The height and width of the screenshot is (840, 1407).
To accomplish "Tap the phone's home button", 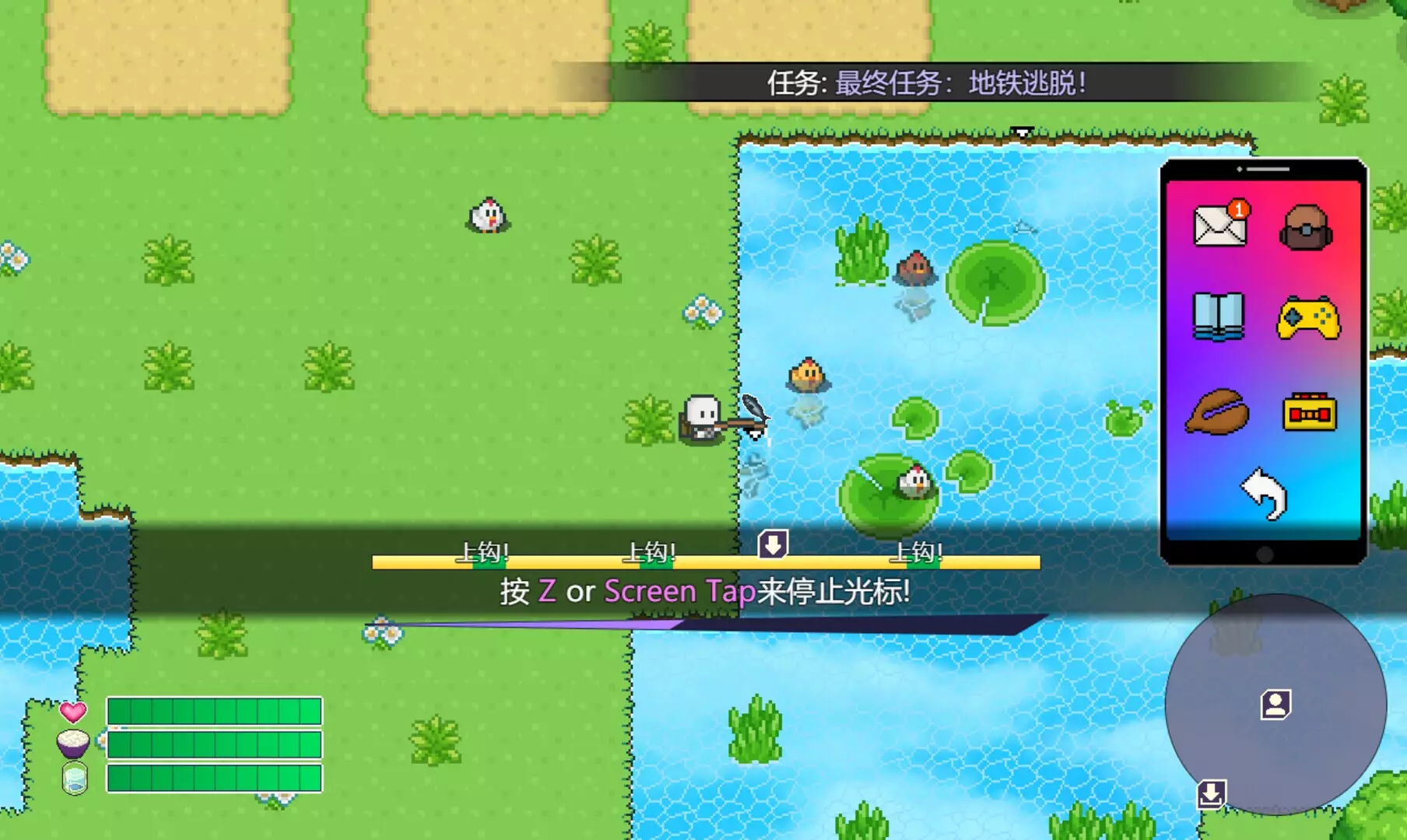I will tap(1265, 554).
